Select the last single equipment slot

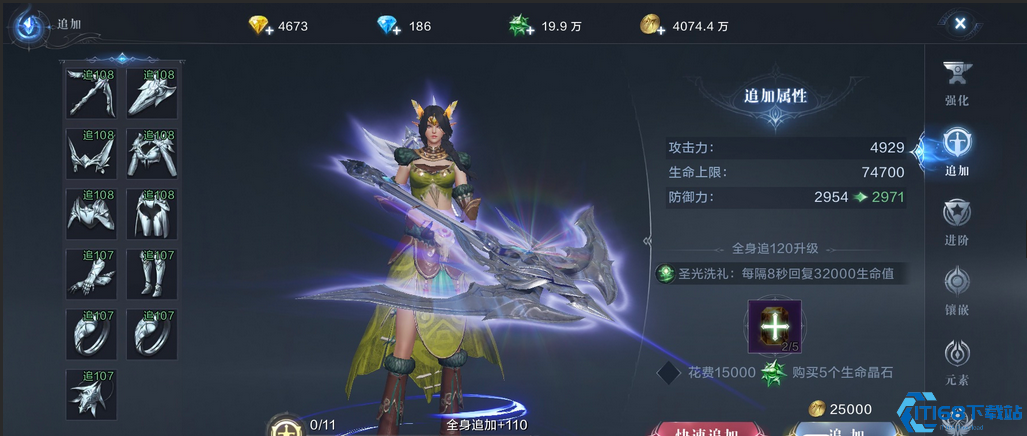click(91, 394)
